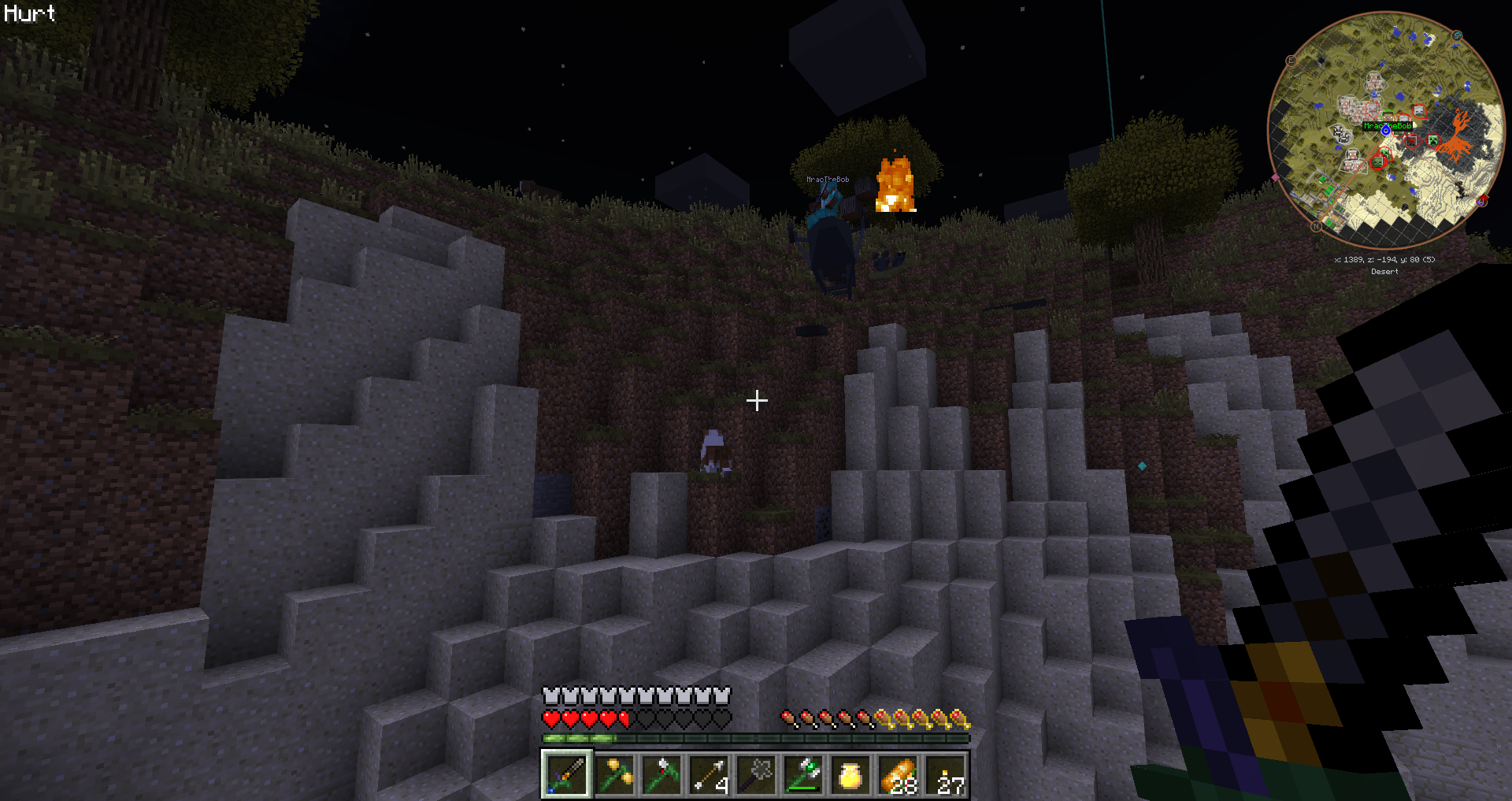This screenshot has height=801, width=1512.
Task: Click the E compass marker on minimap
Action: (x=1291, y=61)
